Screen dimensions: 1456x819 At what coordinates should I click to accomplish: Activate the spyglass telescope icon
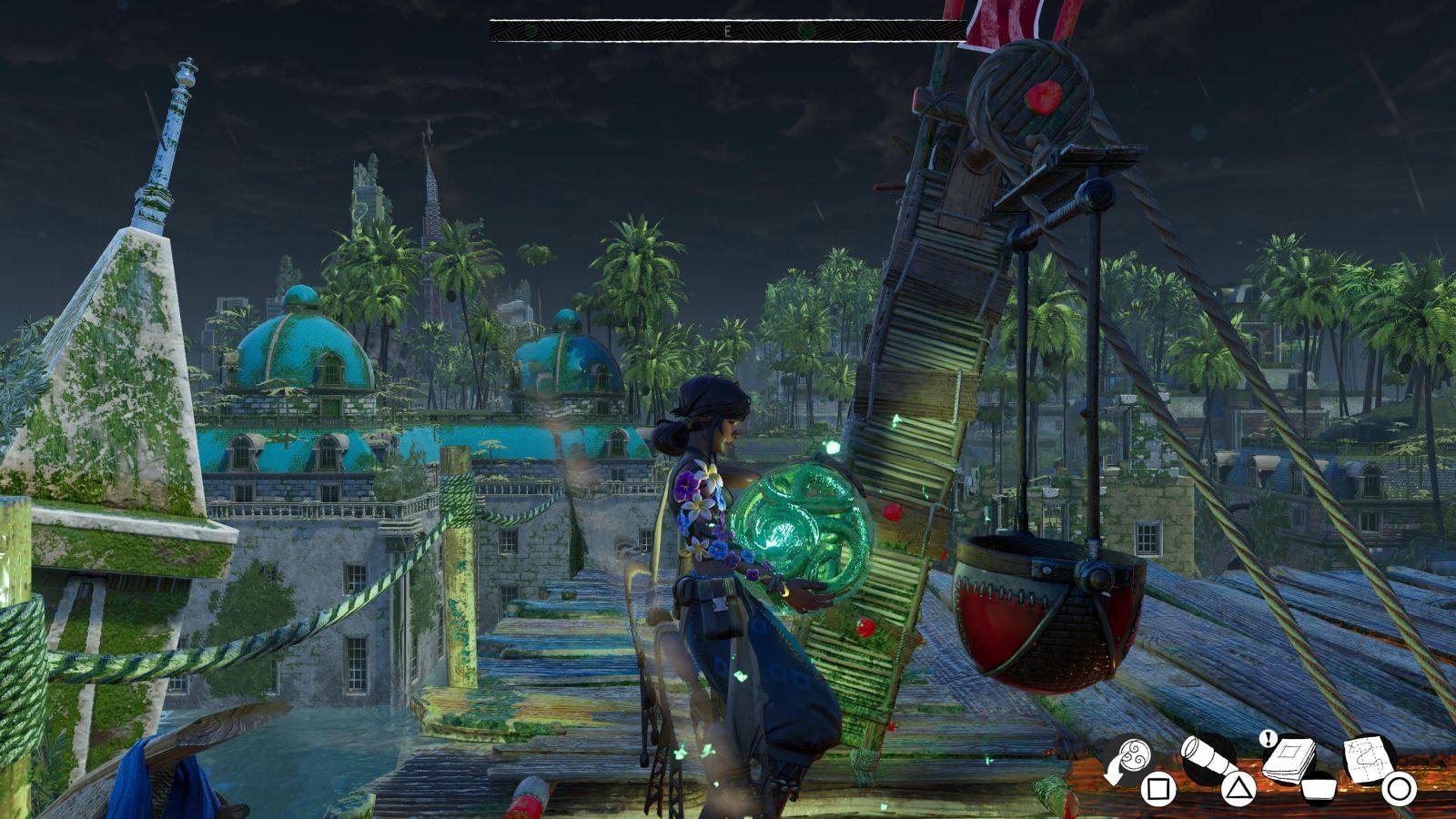pyautogui.click(x=1208, y=756)
